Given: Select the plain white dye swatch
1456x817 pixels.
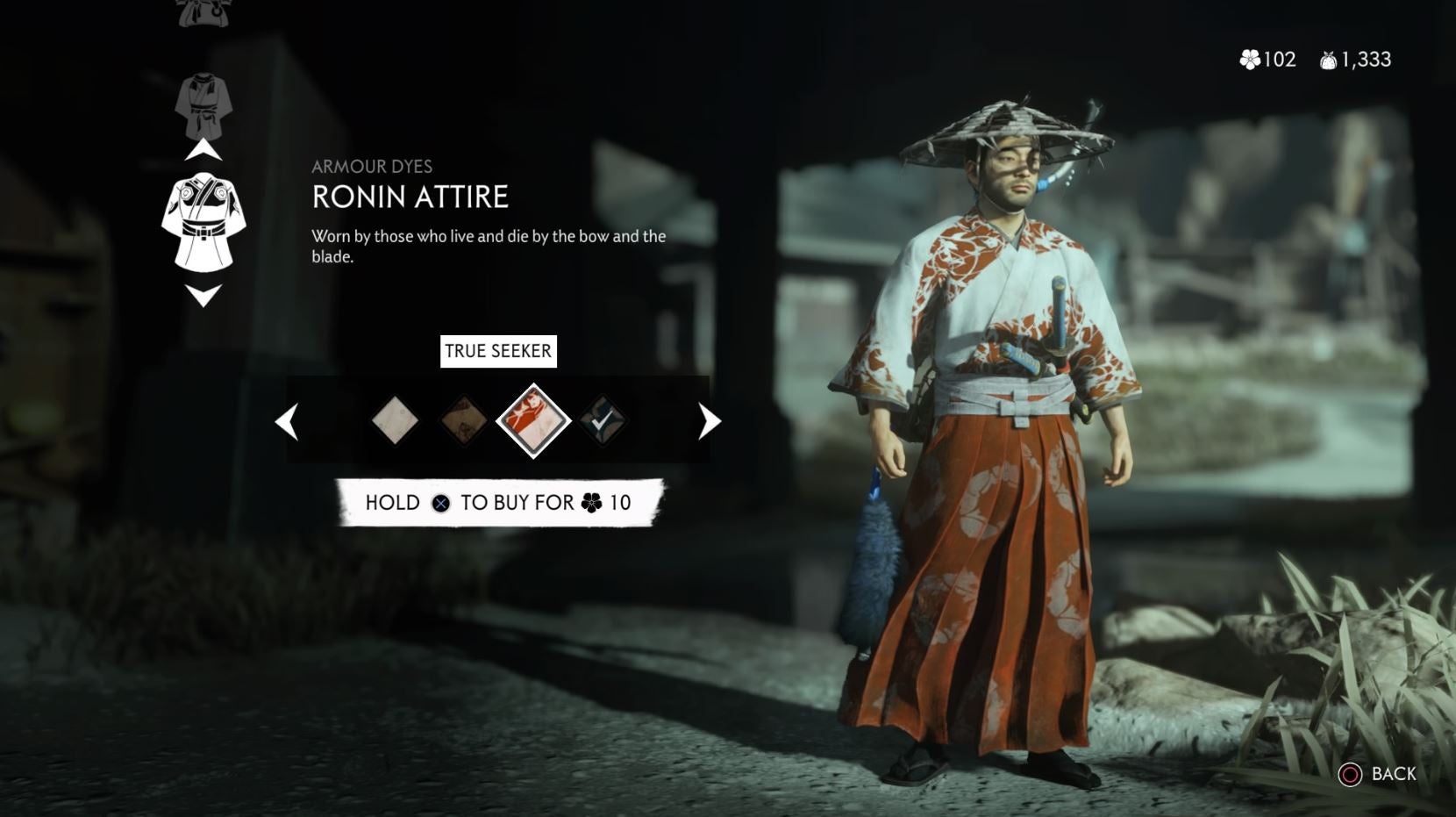Looking at the screenshot, I should (394, 420).
